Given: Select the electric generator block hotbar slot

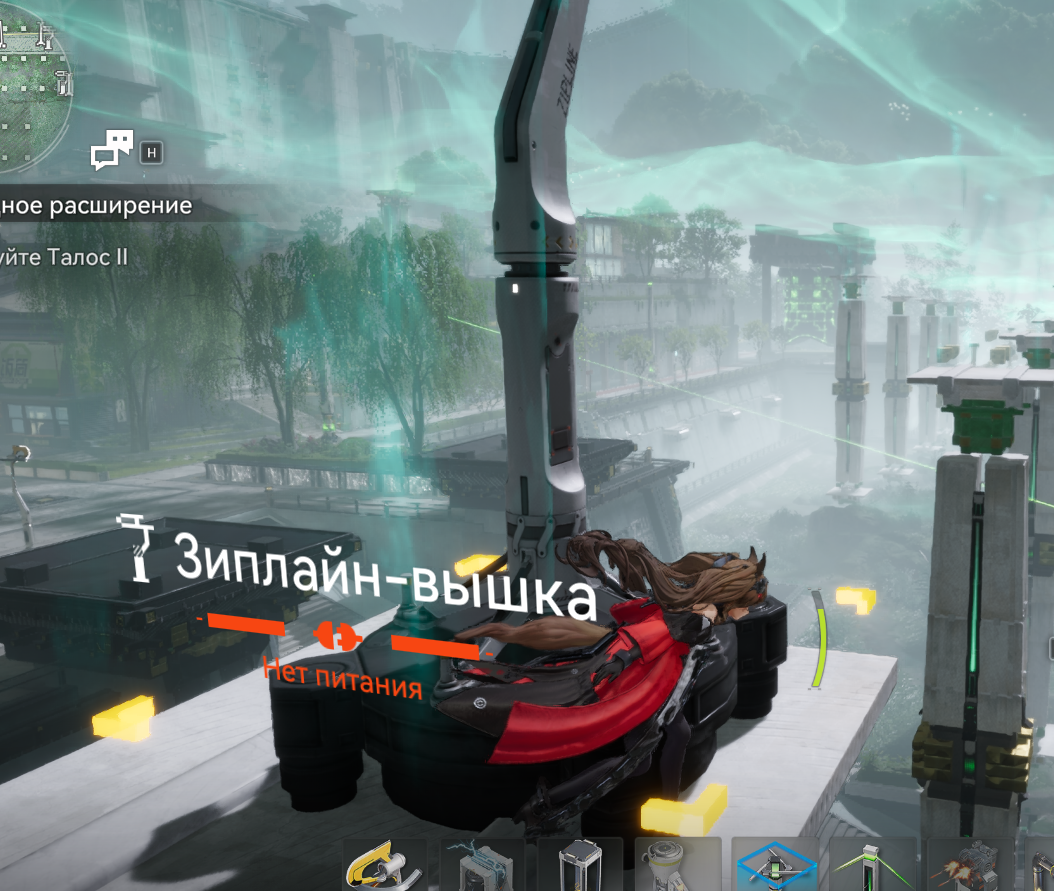Looking at the screenshot, I should pos(482,866).
